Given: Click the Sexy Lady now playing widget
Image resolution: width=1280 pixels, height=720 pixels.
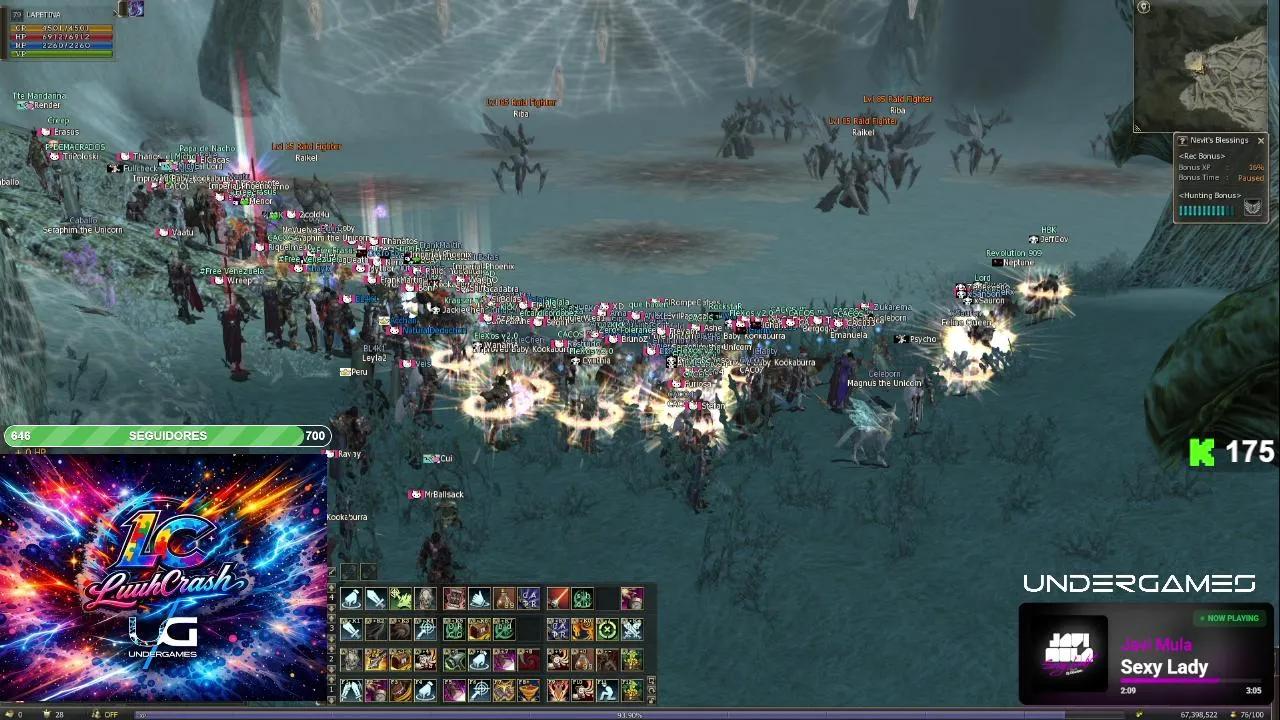Looking at the screenshot, I should coord(1146,654).
